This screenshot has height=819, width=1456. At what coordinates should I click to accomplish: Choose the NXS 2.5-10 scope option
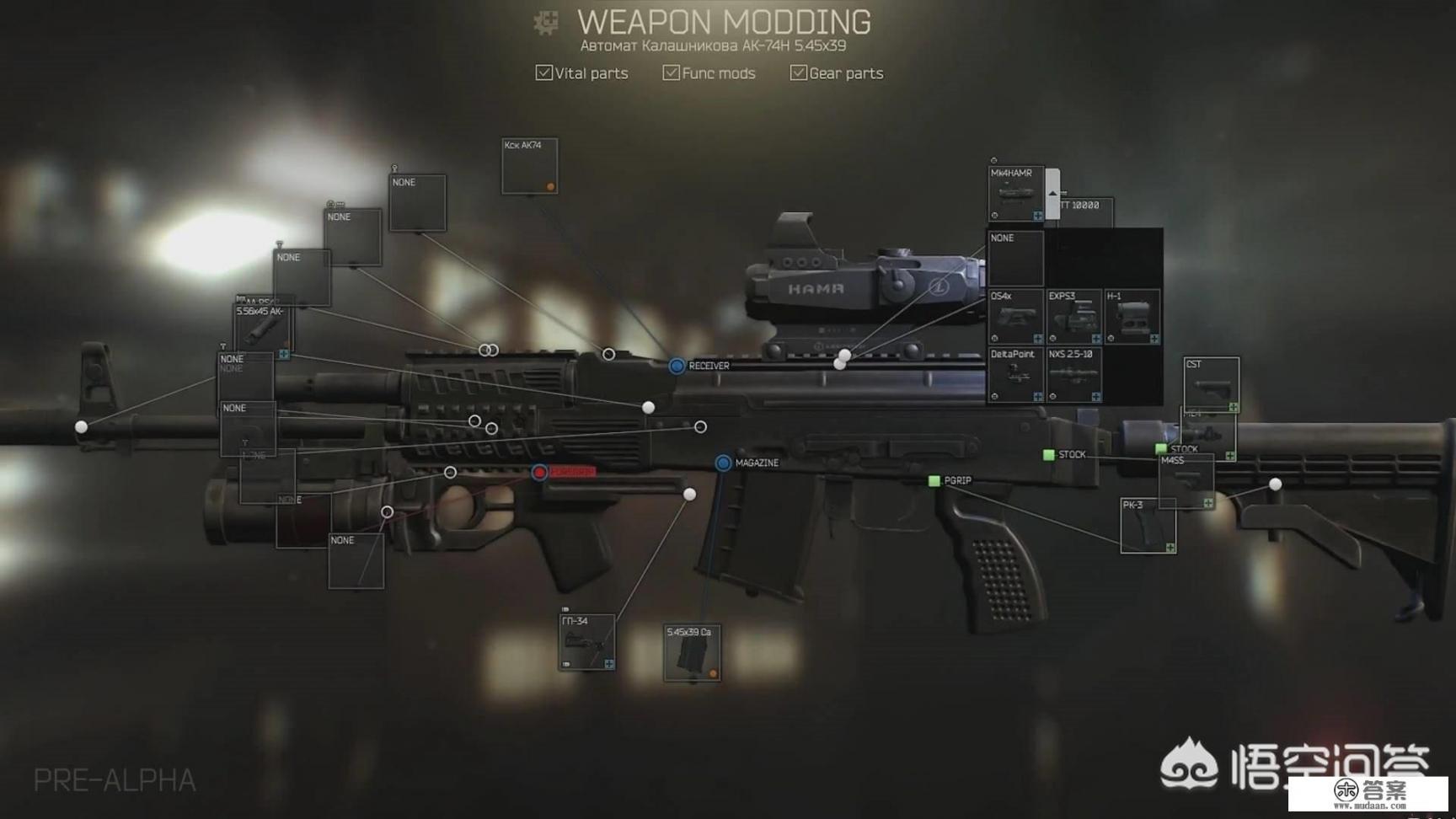coord(1073,375)
